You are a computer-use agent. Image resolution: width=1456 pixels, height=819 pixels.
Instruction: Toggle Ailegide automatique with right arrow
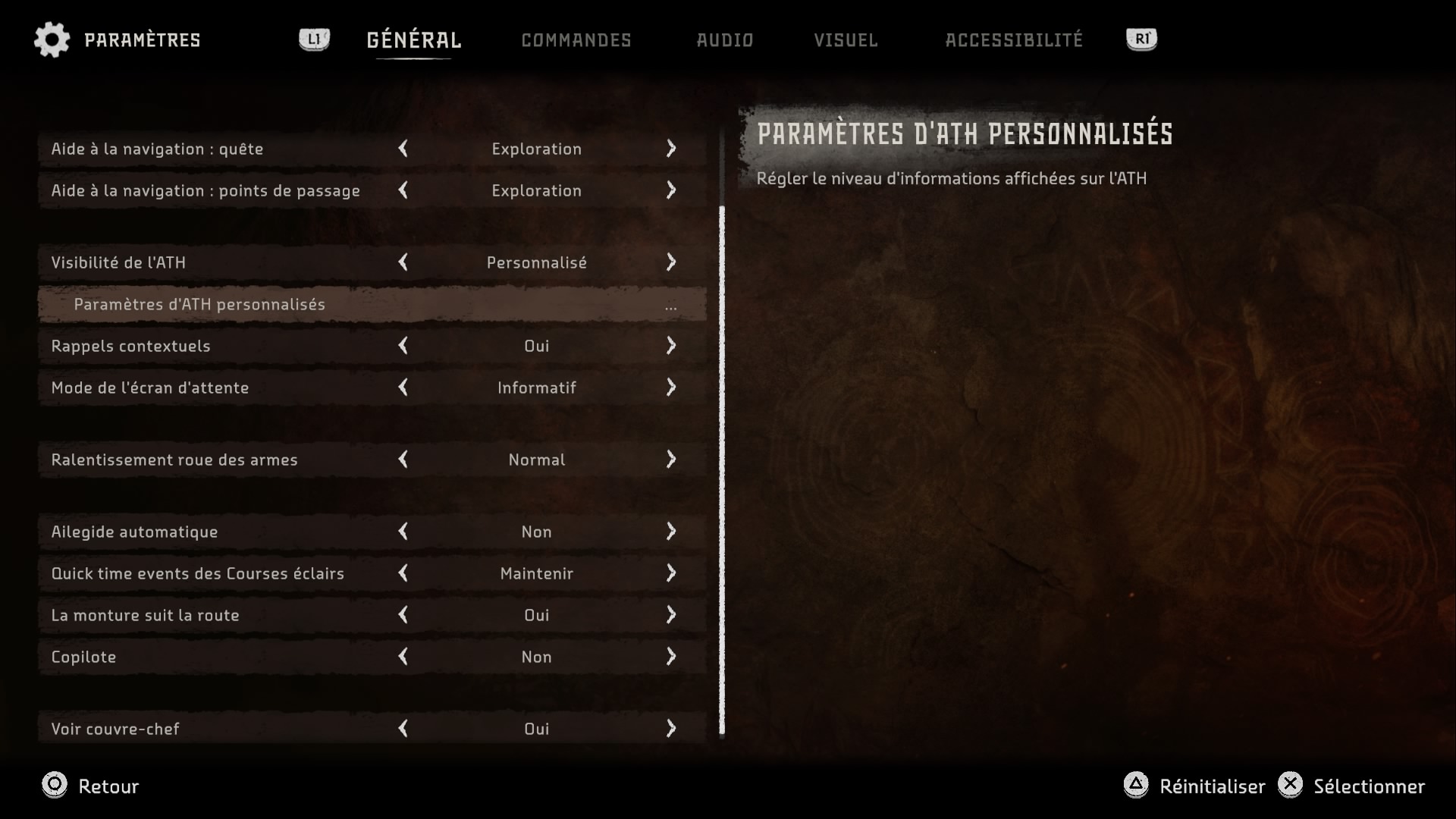coord(671,532)
